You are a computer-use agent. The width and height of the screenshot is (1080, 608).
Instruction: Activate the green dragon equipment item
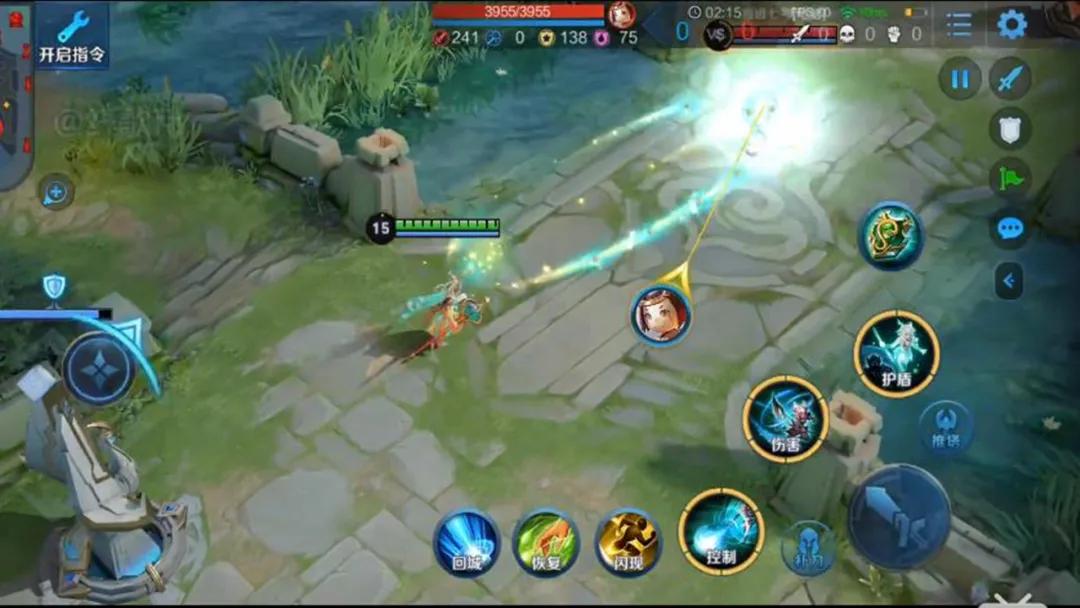click(892, 236)
